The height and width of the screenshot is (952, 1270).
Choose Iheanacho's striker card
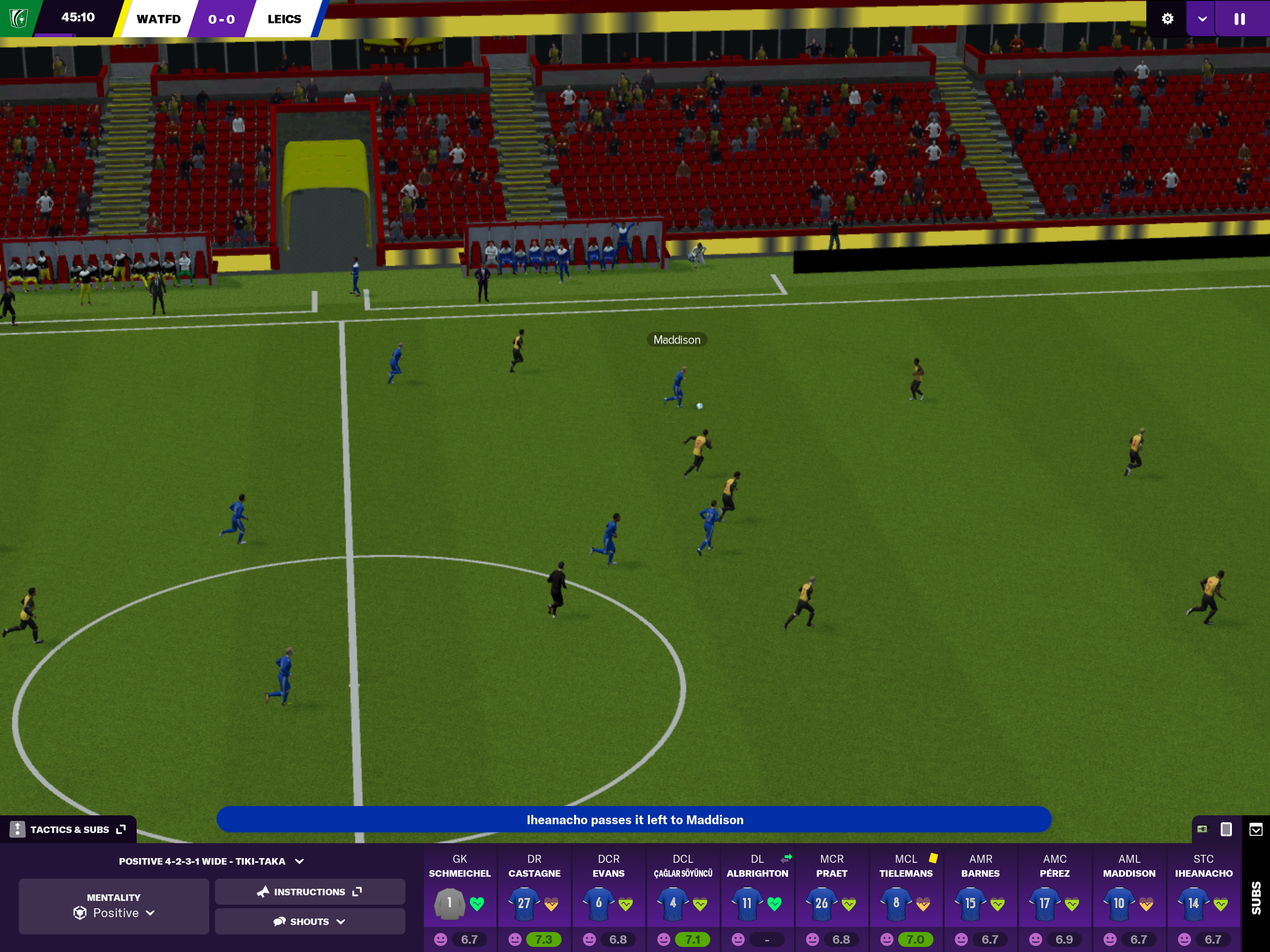[1204, 899]
